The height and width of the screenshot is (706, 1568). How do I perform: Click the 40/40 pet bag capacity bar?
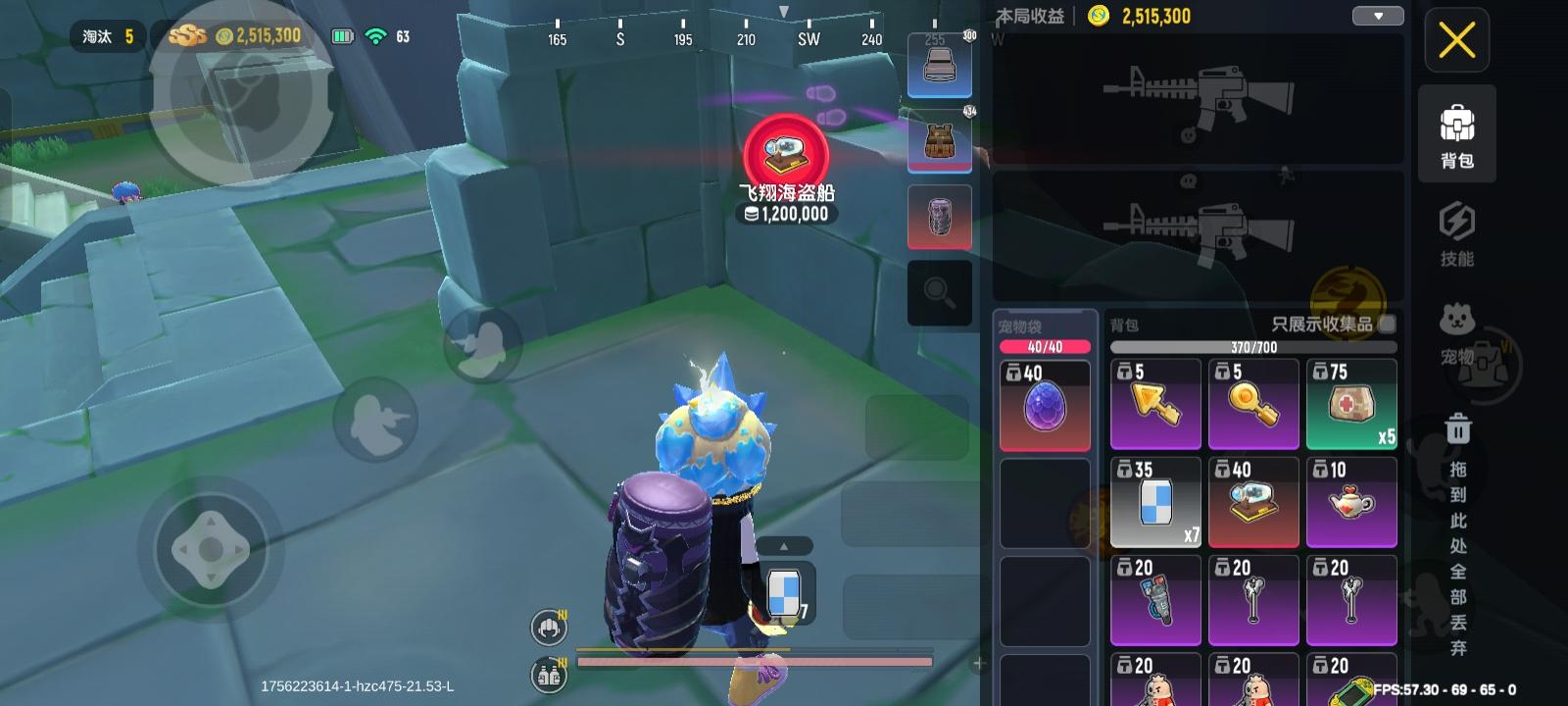[x=1045, y=345]
